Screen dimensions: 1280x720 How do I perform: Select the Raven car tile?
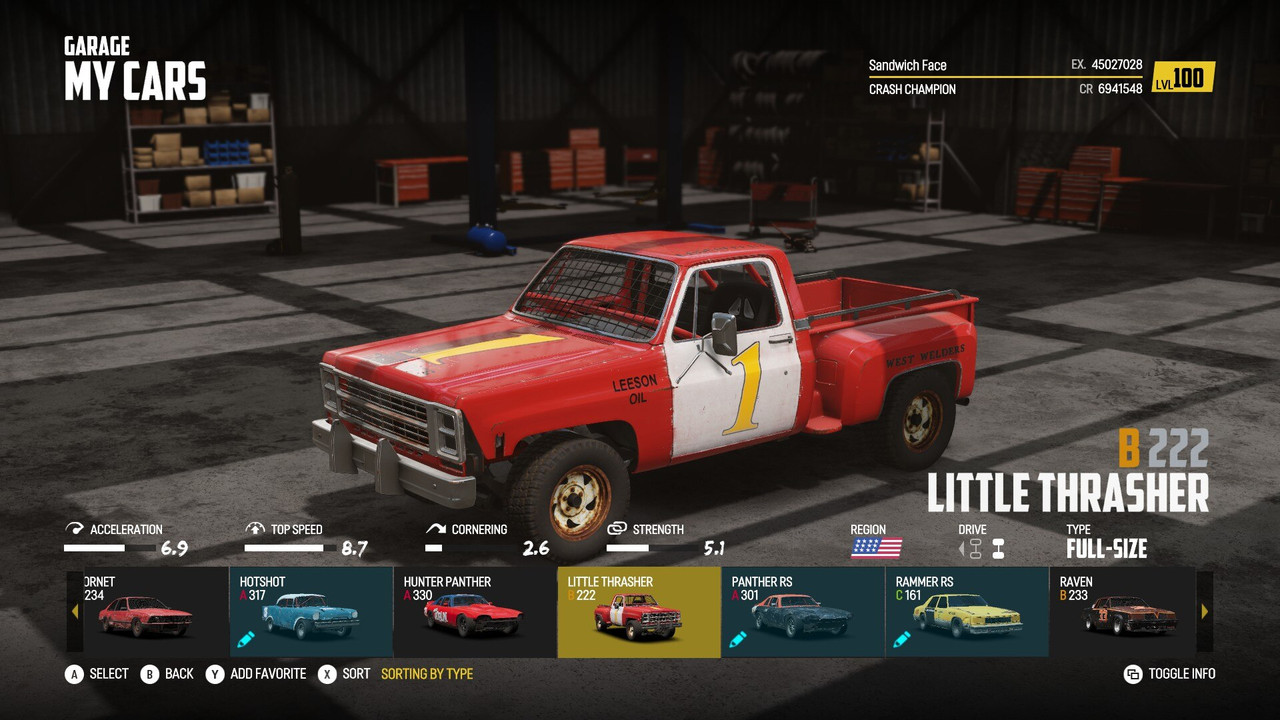pos(1124,612)
